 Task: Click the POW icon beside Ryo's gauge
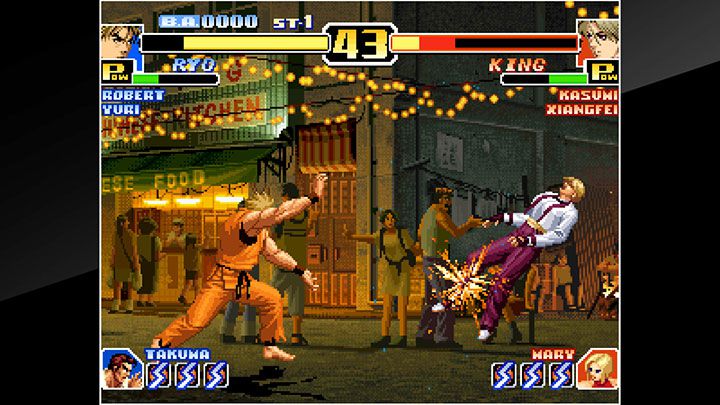[116, 74]
